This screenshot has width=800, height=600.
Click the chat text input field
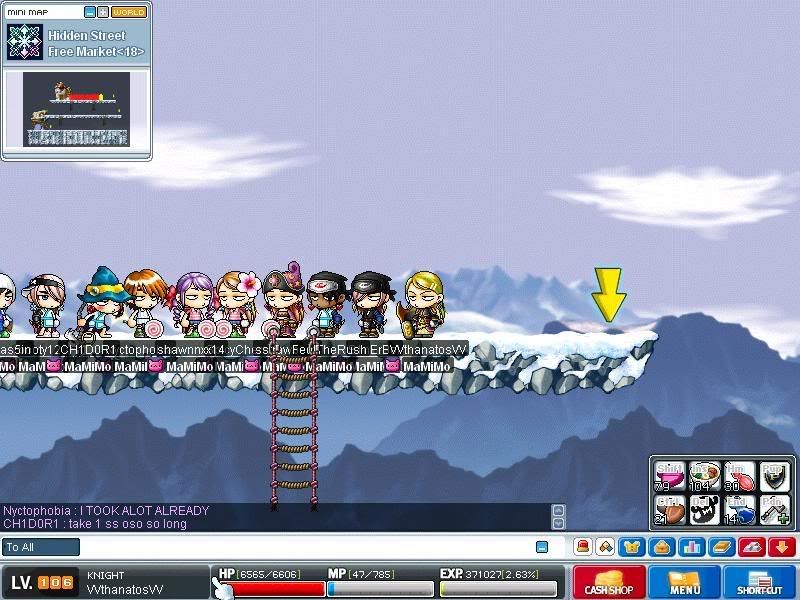[x=300, y=547]
